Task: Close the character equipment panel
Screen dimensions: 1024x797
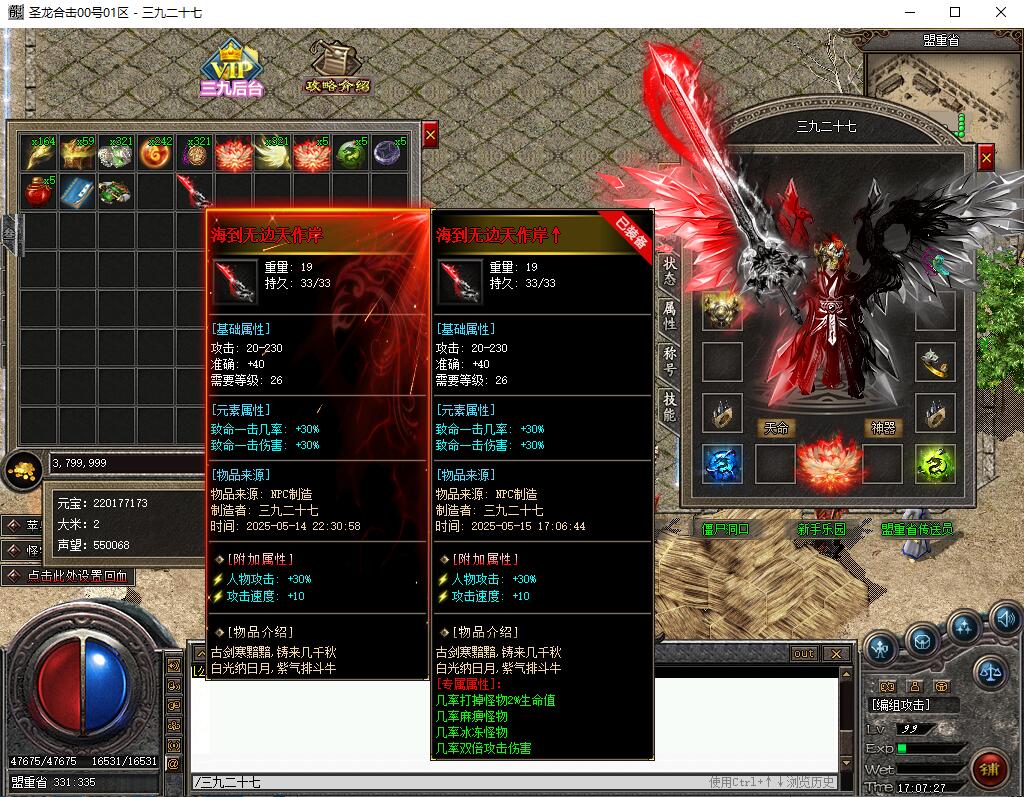Action: click(986, 157)
